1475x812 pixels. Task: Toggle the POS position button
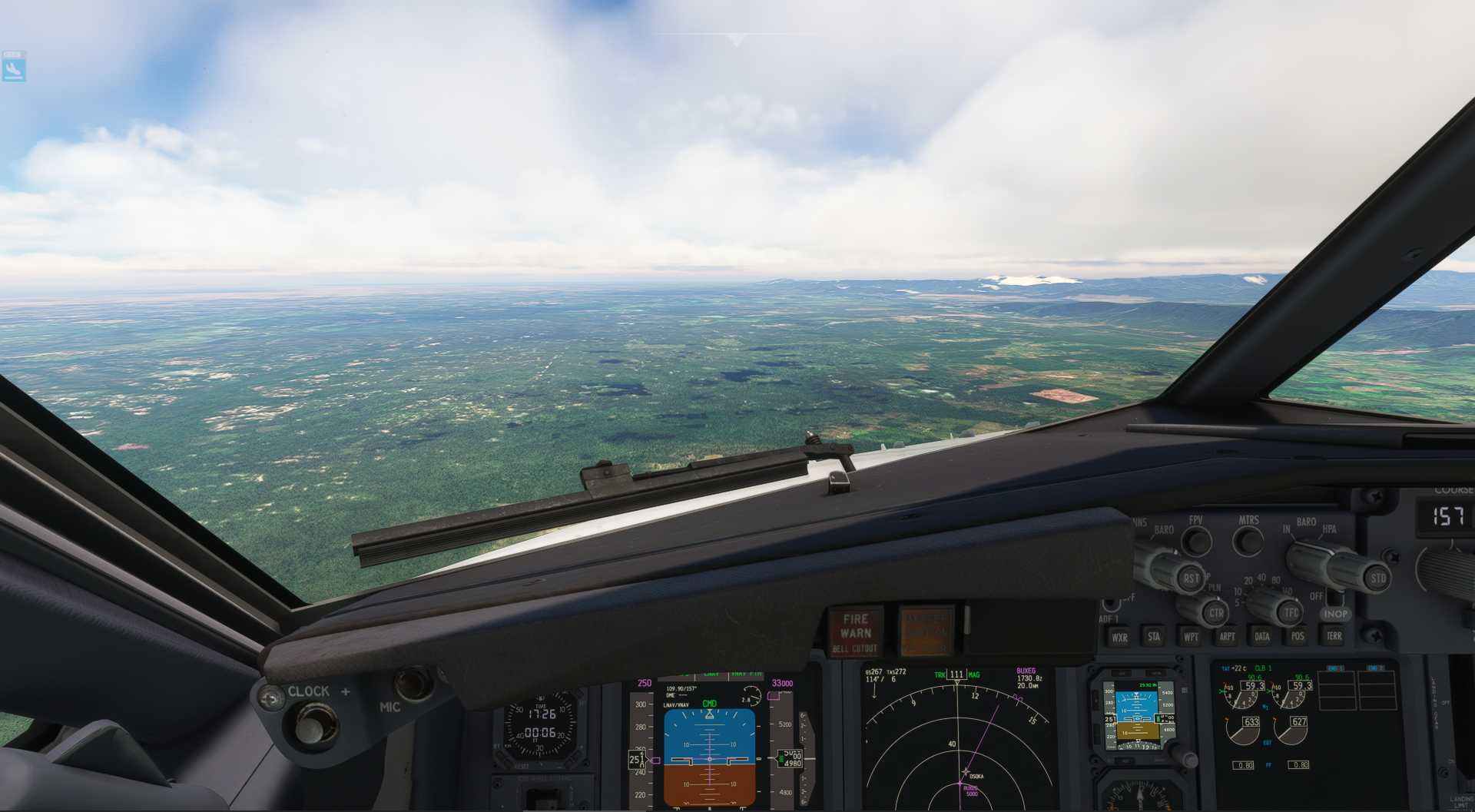click(1298, 636)
